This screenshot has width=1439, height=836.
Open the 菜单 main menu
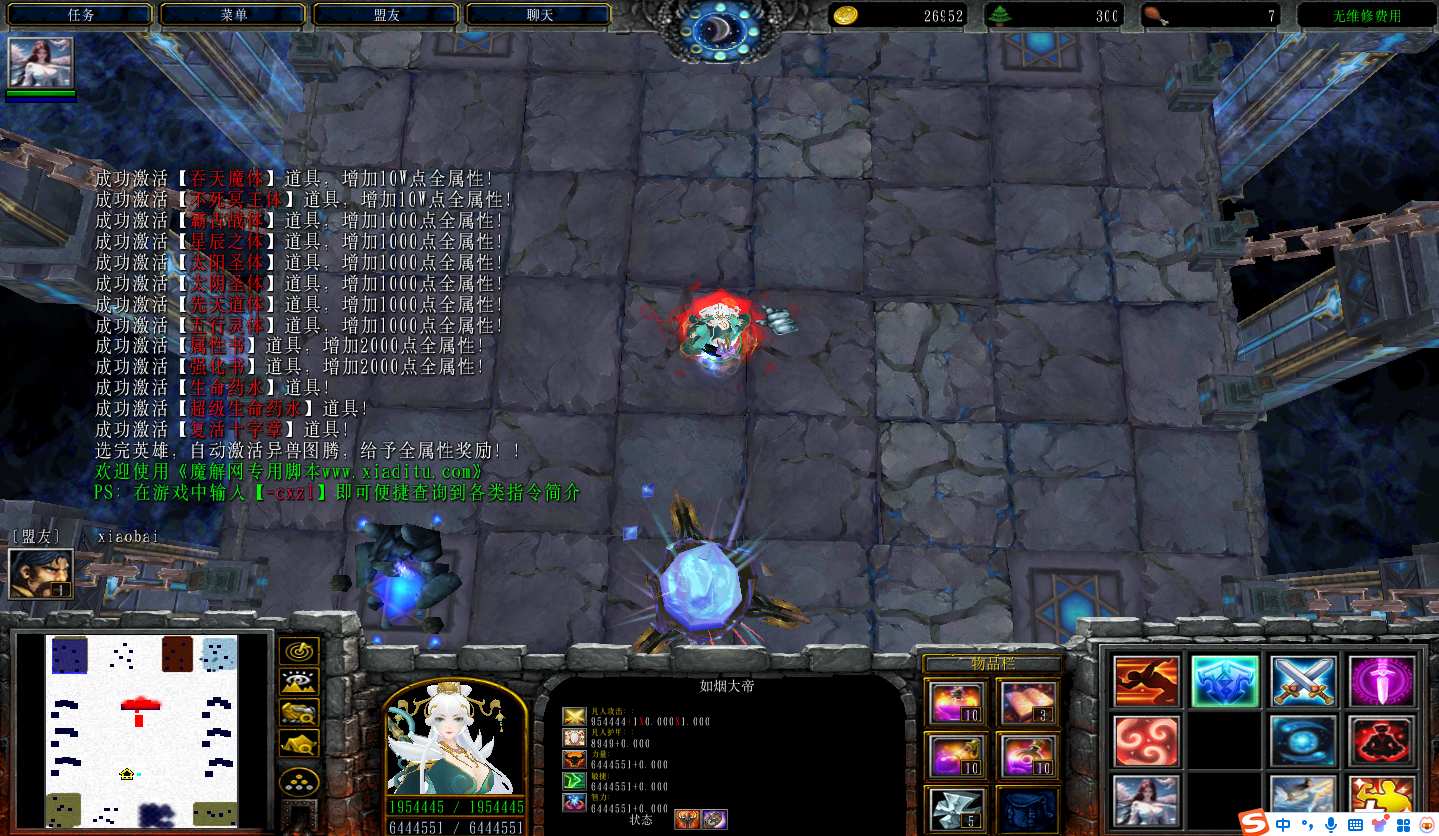234,15
